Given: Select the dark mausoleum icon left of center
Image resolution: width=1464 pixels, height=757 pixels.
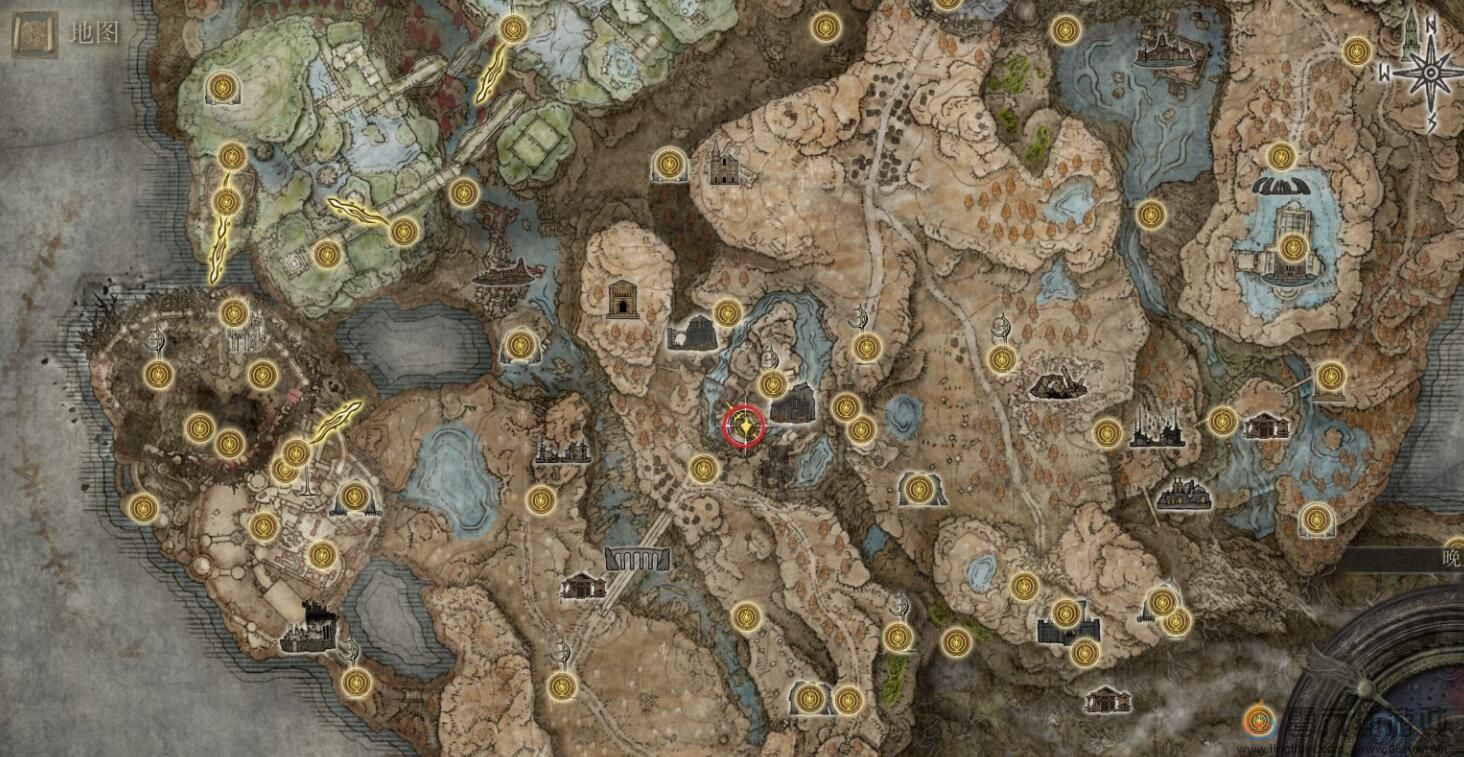Looking at the screenshot, I should (x=624, y=300).
